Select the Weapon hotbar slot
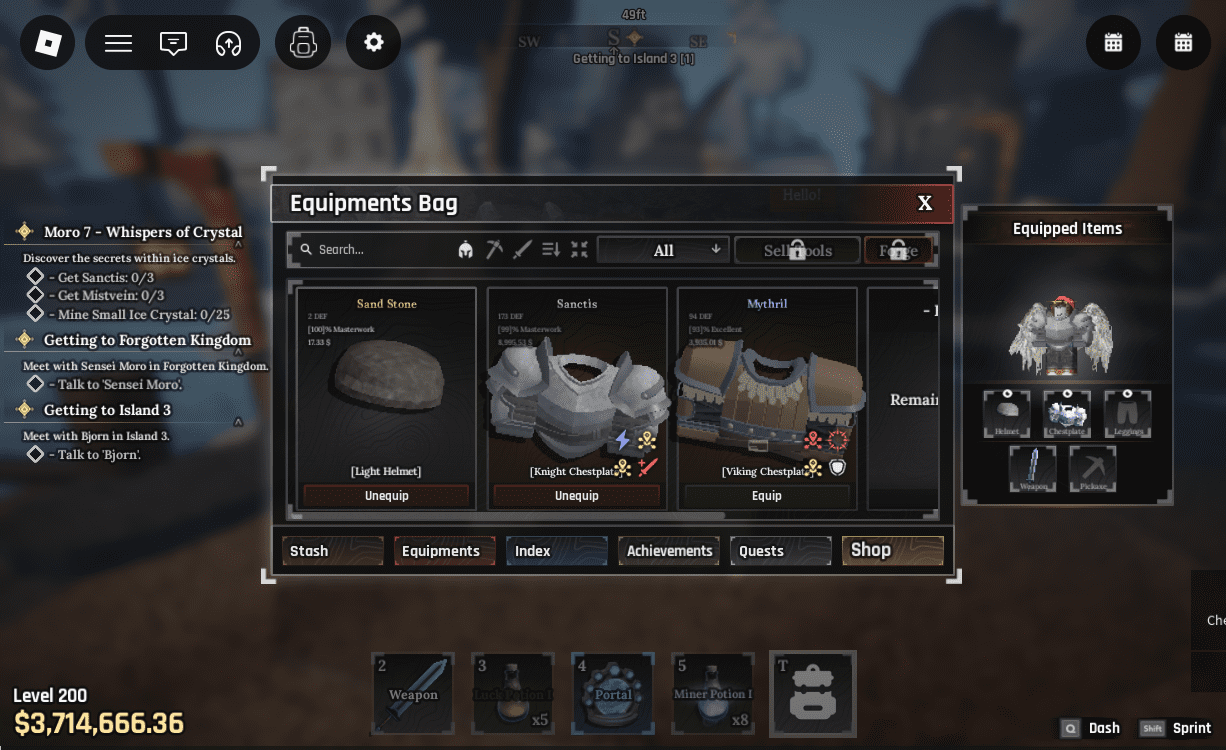 413,693
